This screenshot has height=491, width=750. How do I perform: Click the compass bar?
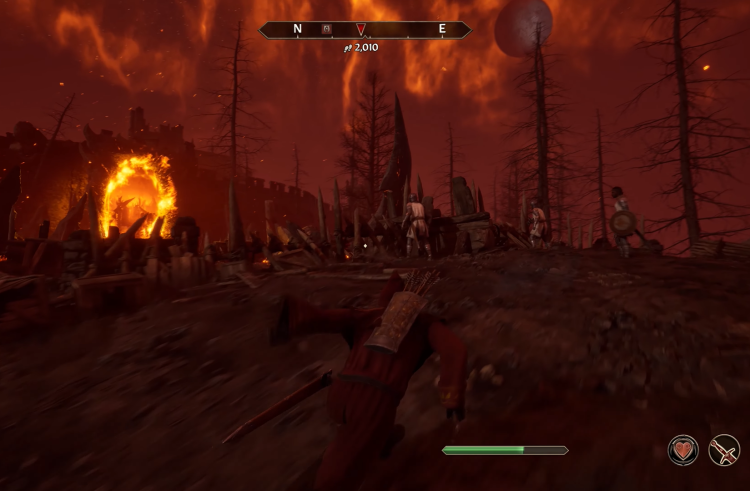pos(400,29)
